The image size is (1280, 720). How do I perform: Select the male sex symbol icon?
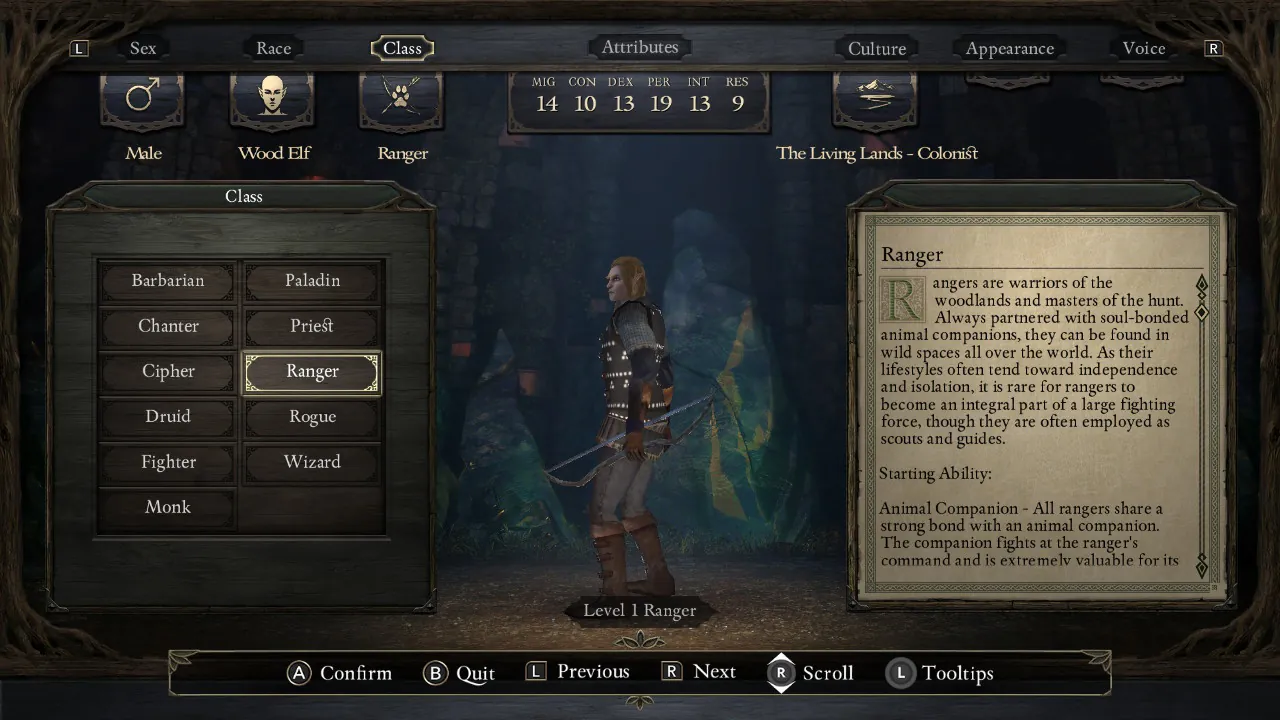point(142,98)
